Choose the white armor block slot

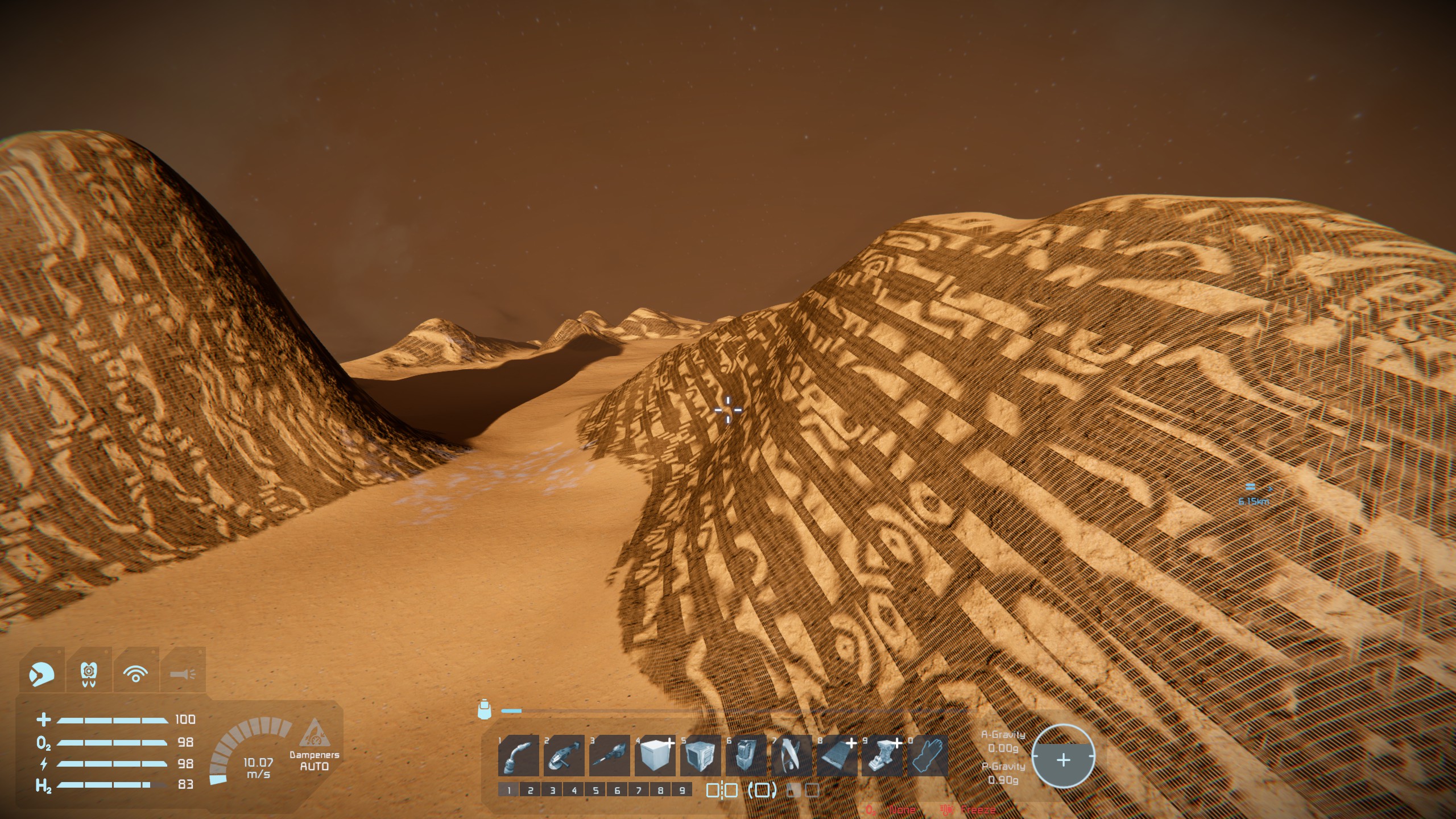(x=655, y=755)
